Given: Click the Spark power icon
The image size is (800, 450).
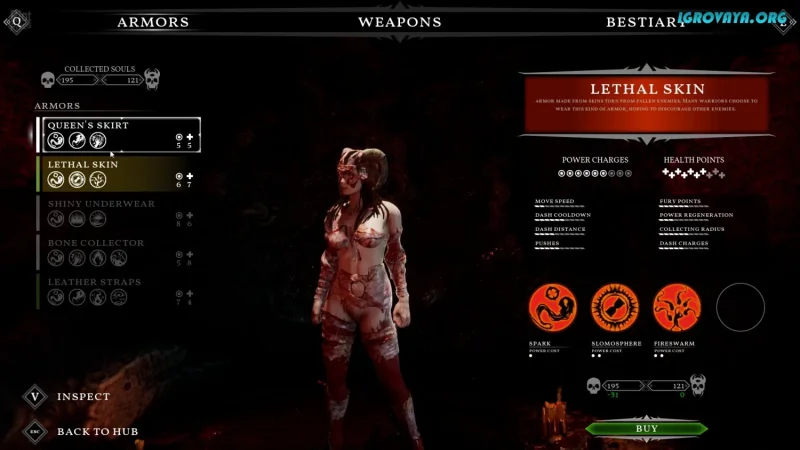Looking at the screenshot, I should coord(553,308).
